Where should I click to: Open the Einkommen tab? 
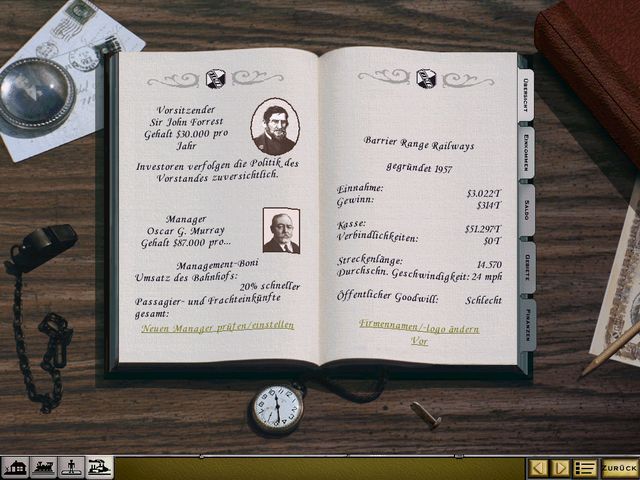click(526, 153)
